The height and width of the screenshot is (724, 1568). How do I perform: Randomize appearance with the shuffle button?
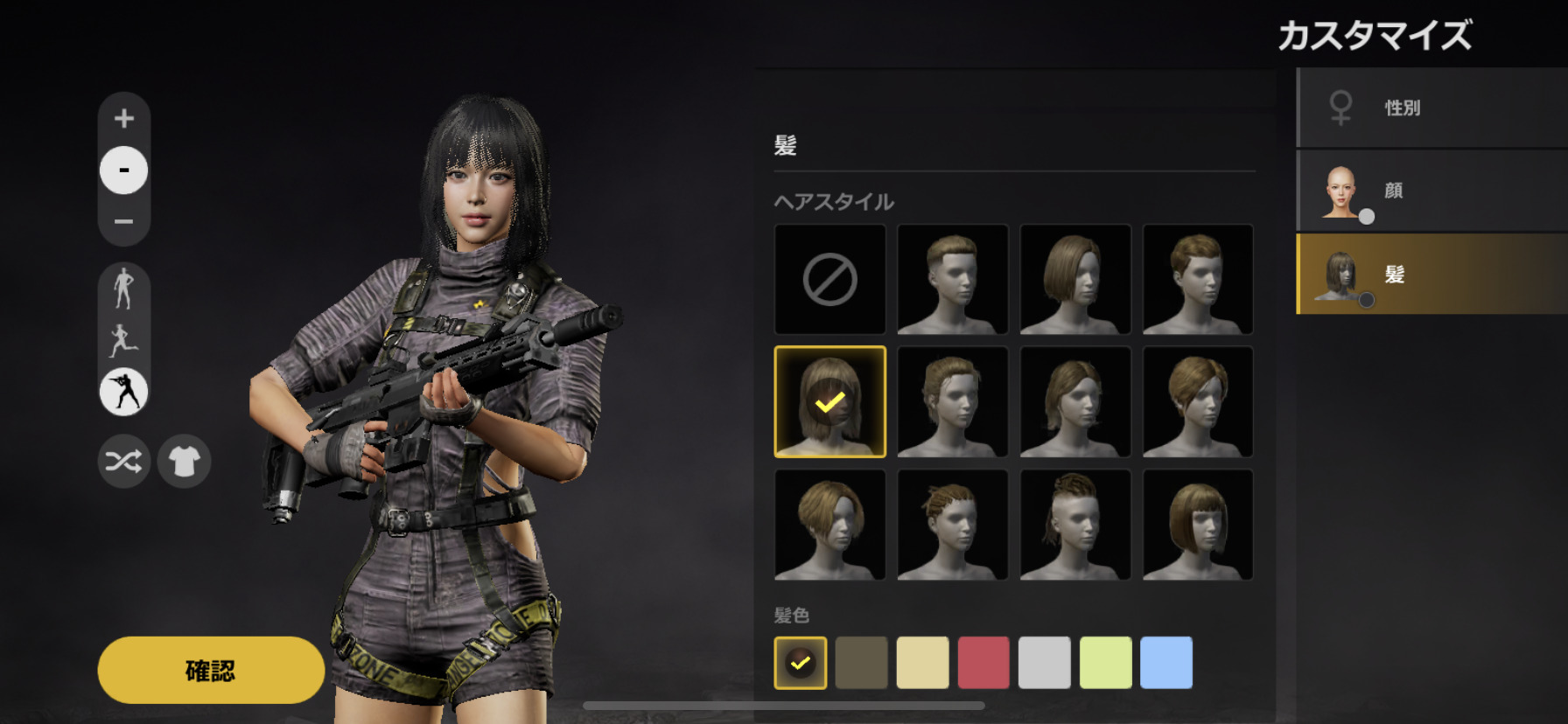tap(123, 461)
